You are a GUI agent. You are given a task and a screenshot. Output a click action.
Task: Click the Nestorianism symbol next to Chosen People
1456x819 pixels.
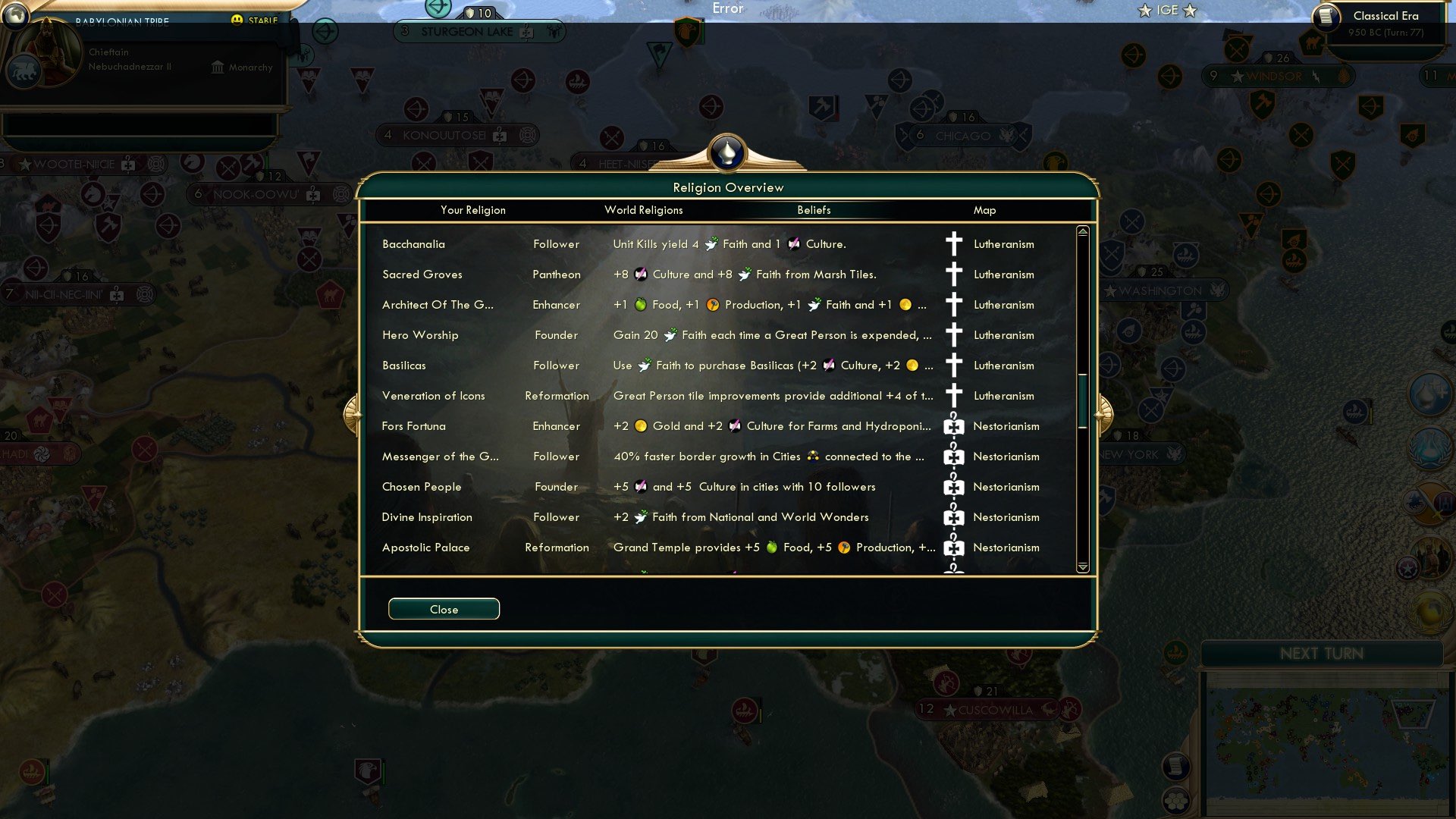[953, 486]
